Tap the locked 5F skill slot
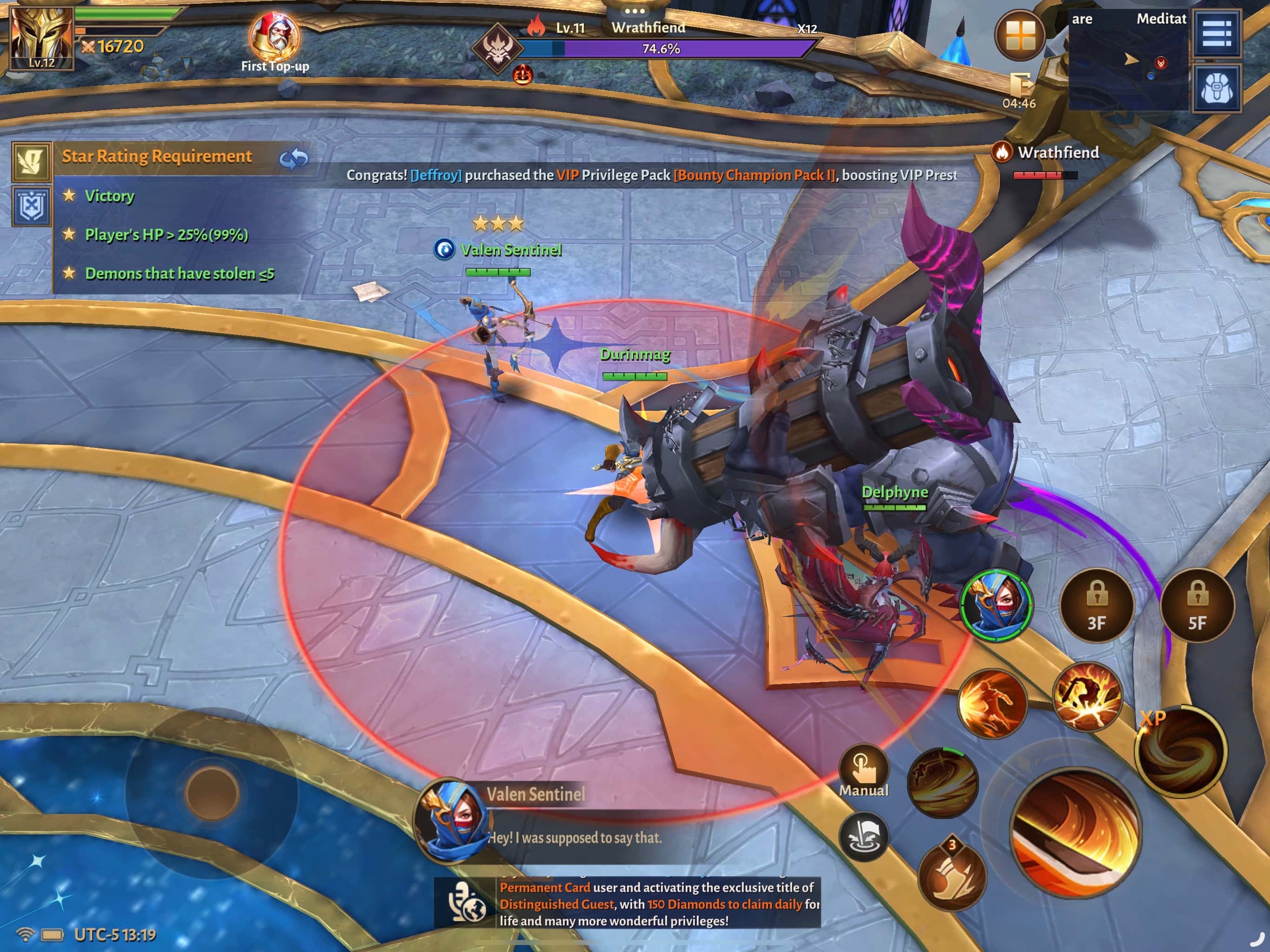 point(1197,605)
